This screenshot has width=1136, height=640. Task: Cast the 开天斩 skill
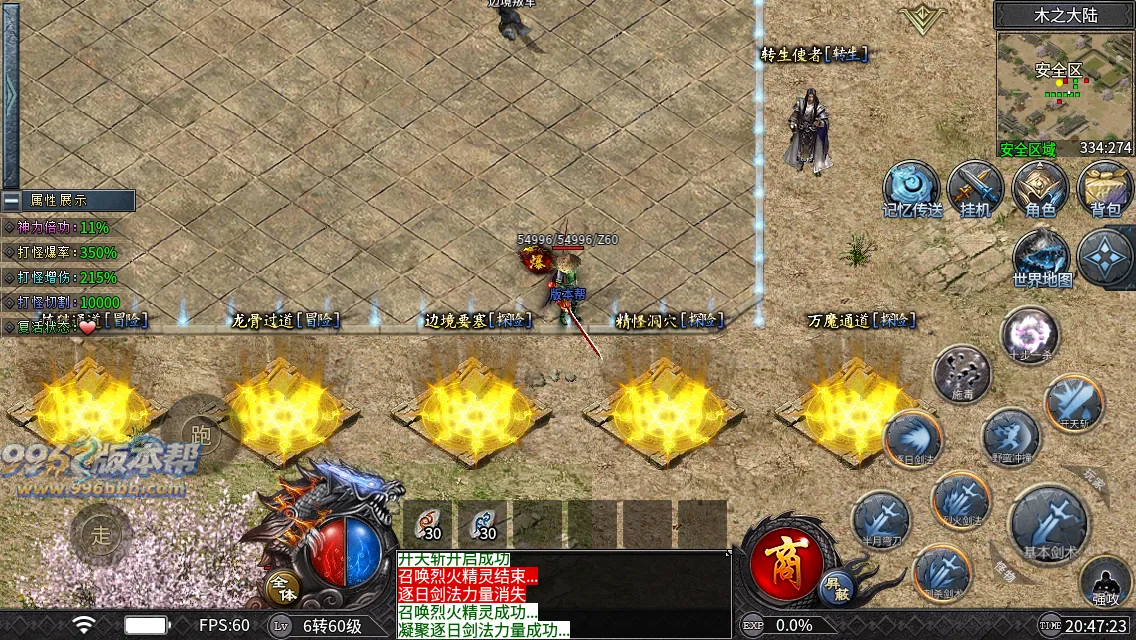[x=1074, y=403]
